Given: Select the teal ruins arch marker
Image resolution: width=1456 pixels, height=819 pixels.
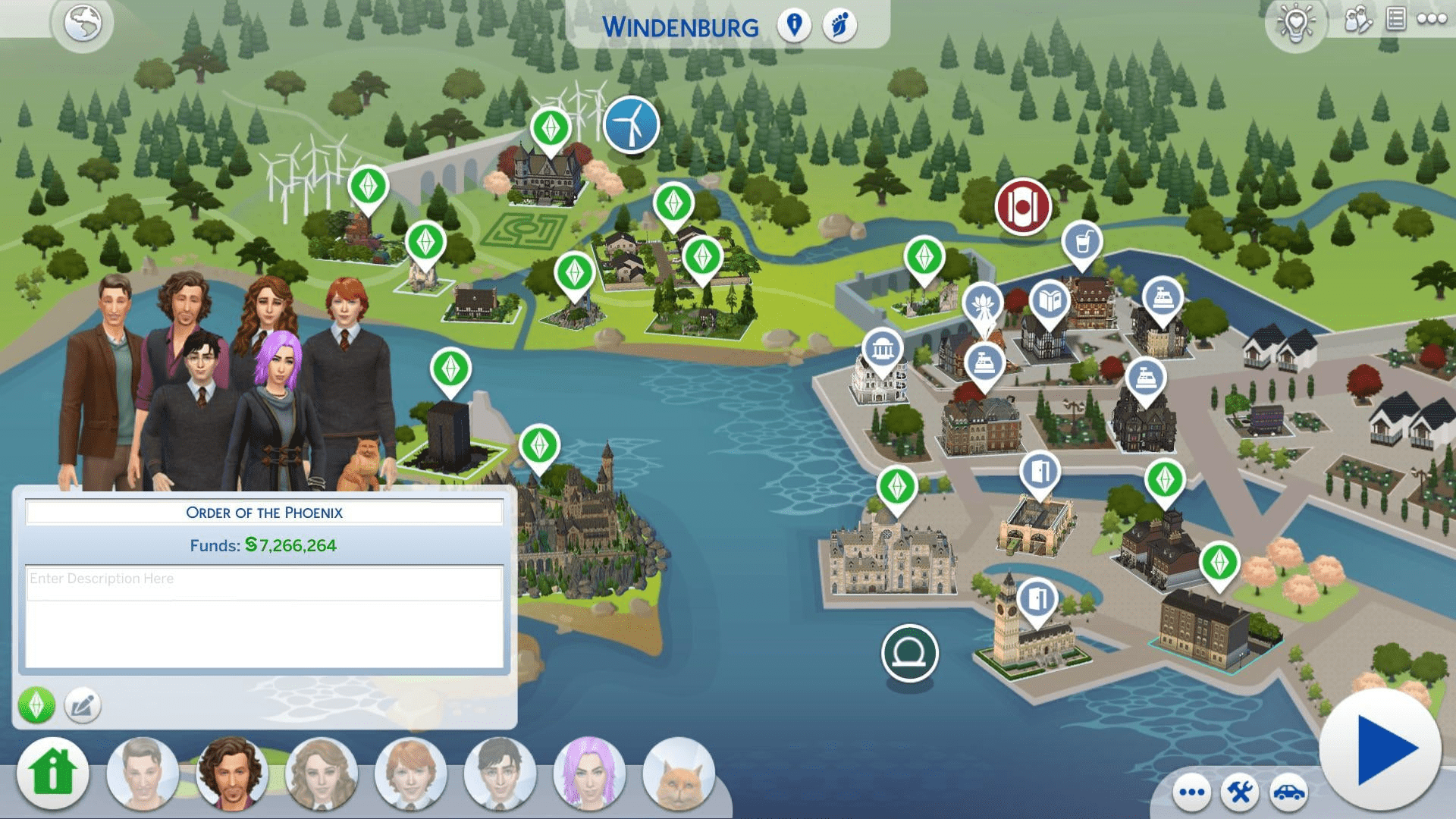Looking at the screenshot, I should (x=909, y=652).
